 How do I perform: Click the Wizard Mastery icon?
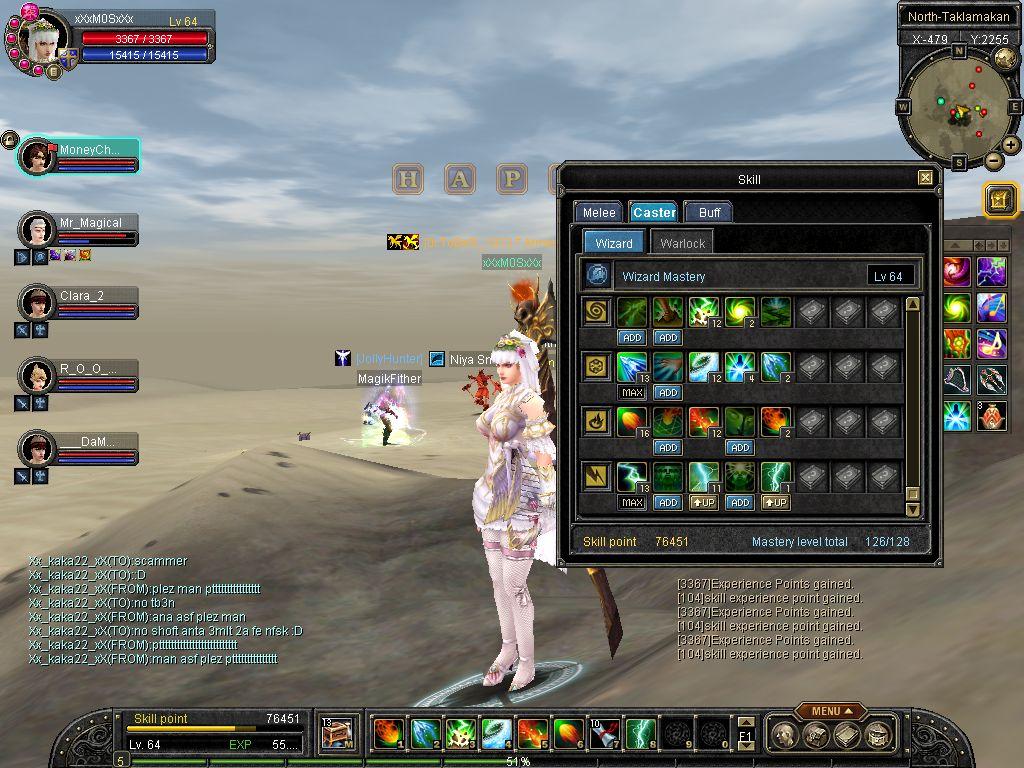(x=598, y=275)
